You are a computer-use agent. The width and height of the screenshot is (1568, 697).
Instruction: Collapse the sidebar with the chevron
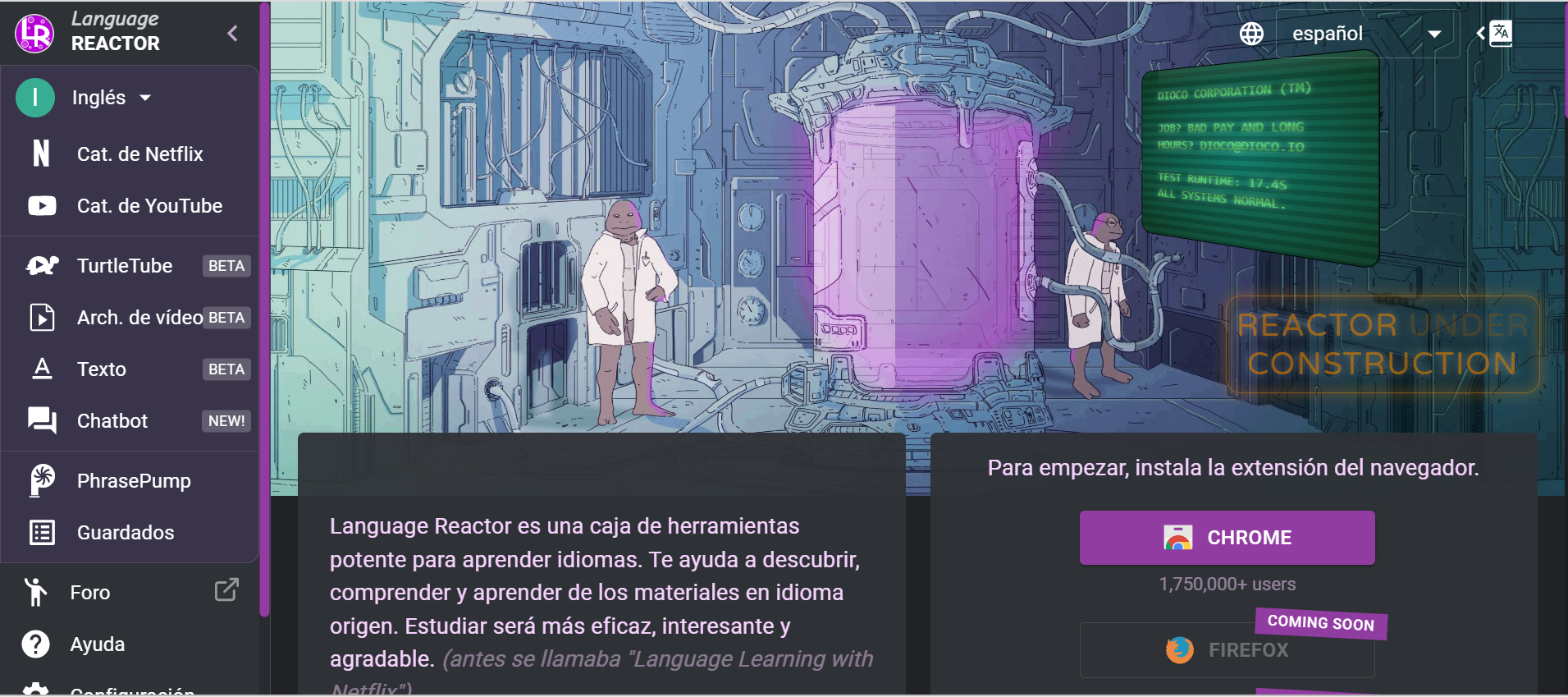[x=232, y=33]
